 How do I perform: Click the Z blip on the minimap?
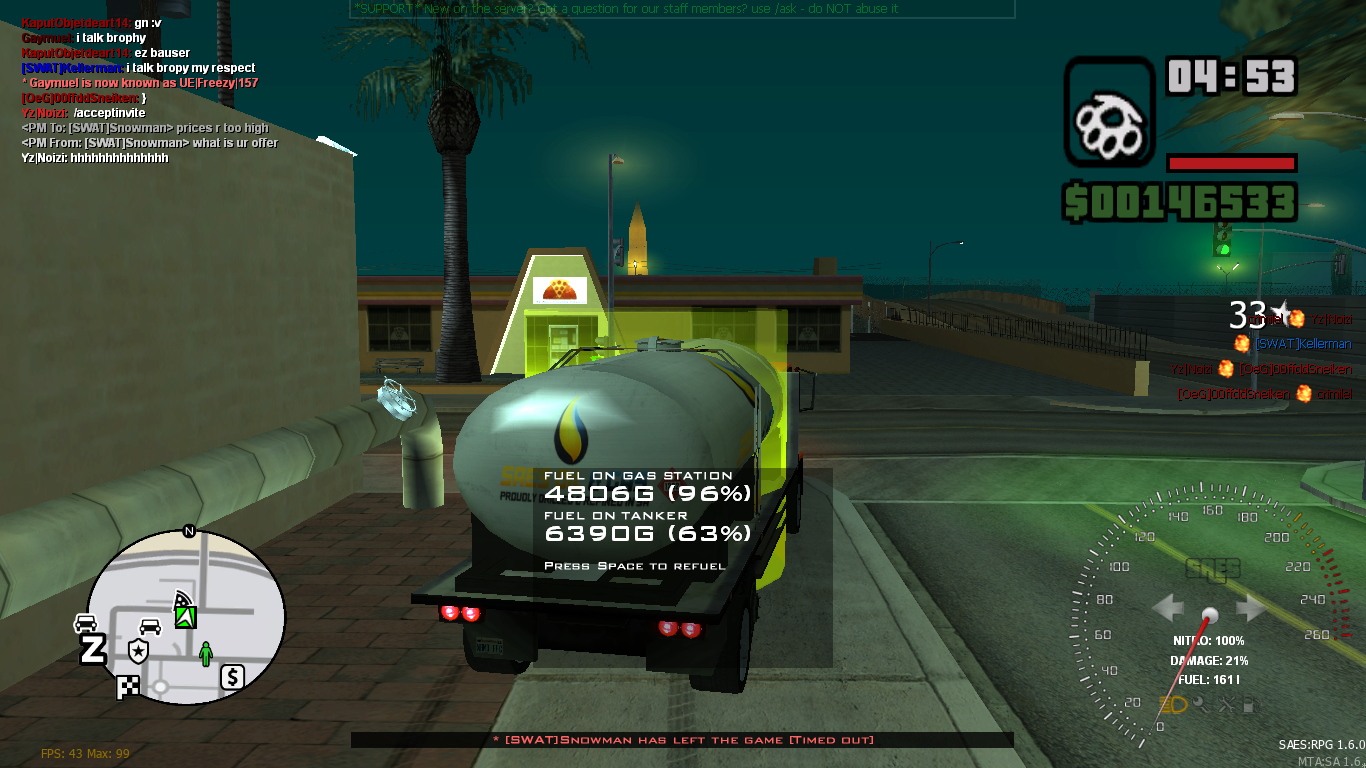[x=92, y=648]
